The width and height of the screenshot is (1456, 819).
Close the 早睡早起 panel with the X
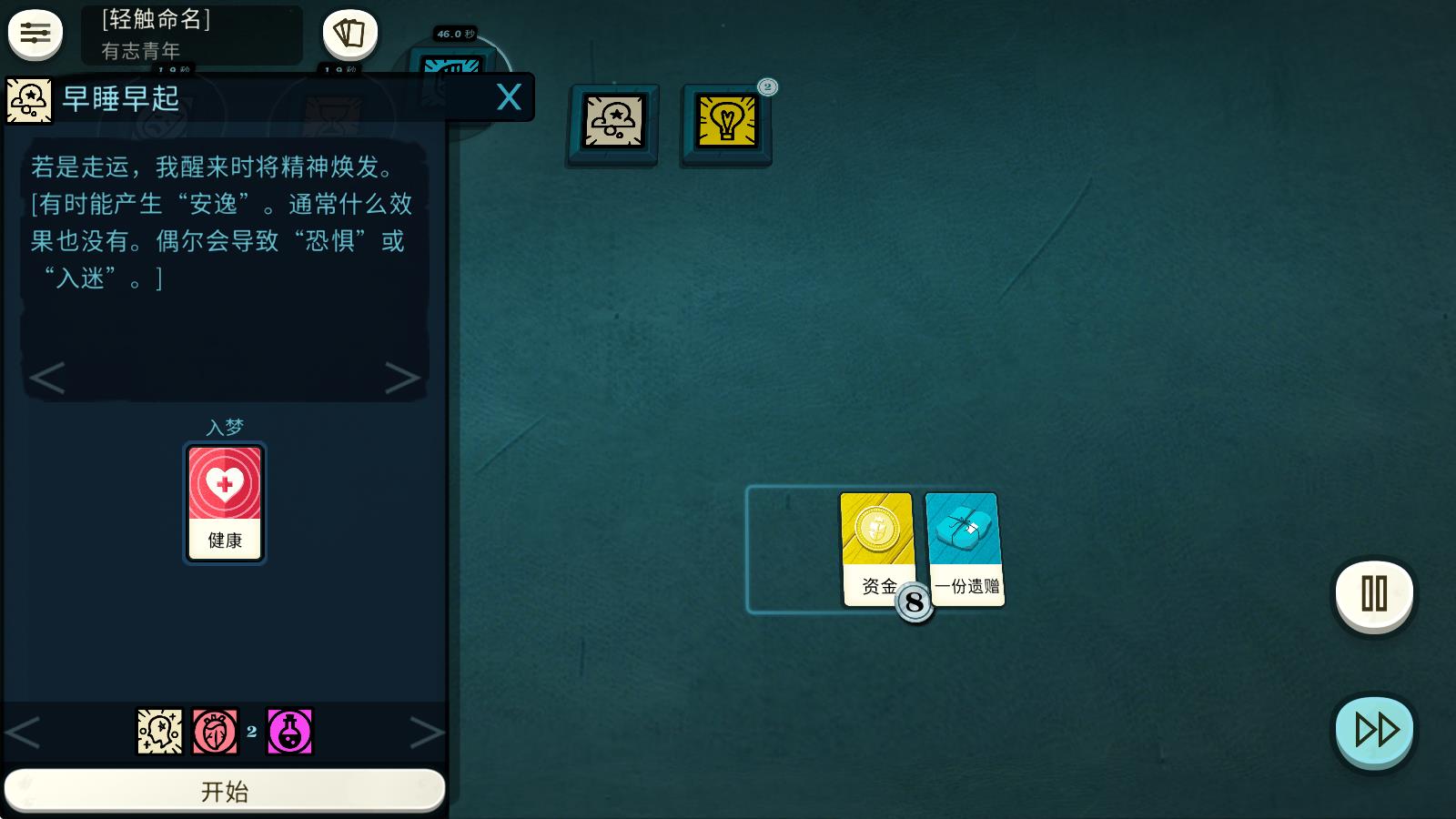(509, 96)
